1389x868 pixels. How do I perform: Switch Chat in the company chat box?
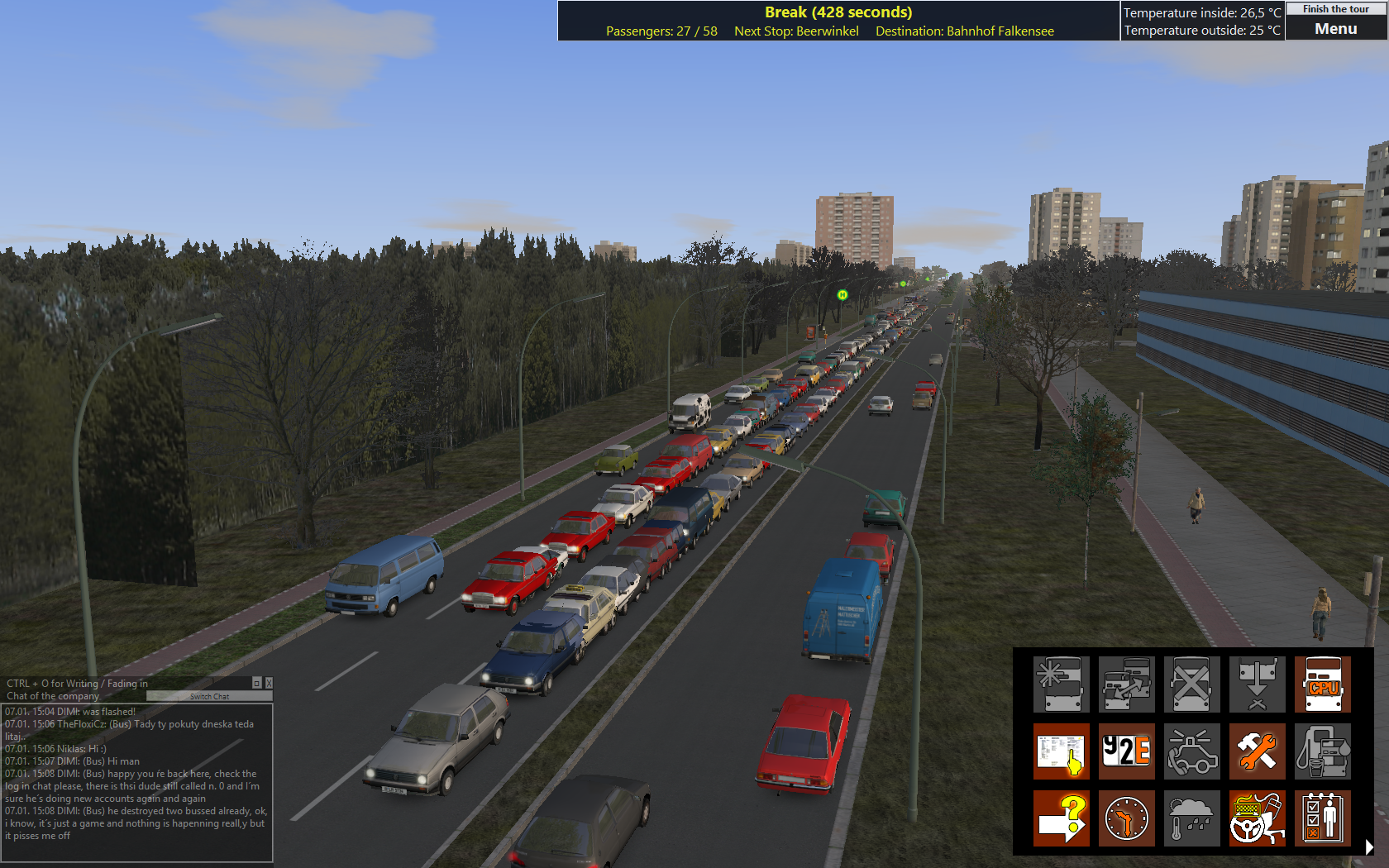click(209, 697)
